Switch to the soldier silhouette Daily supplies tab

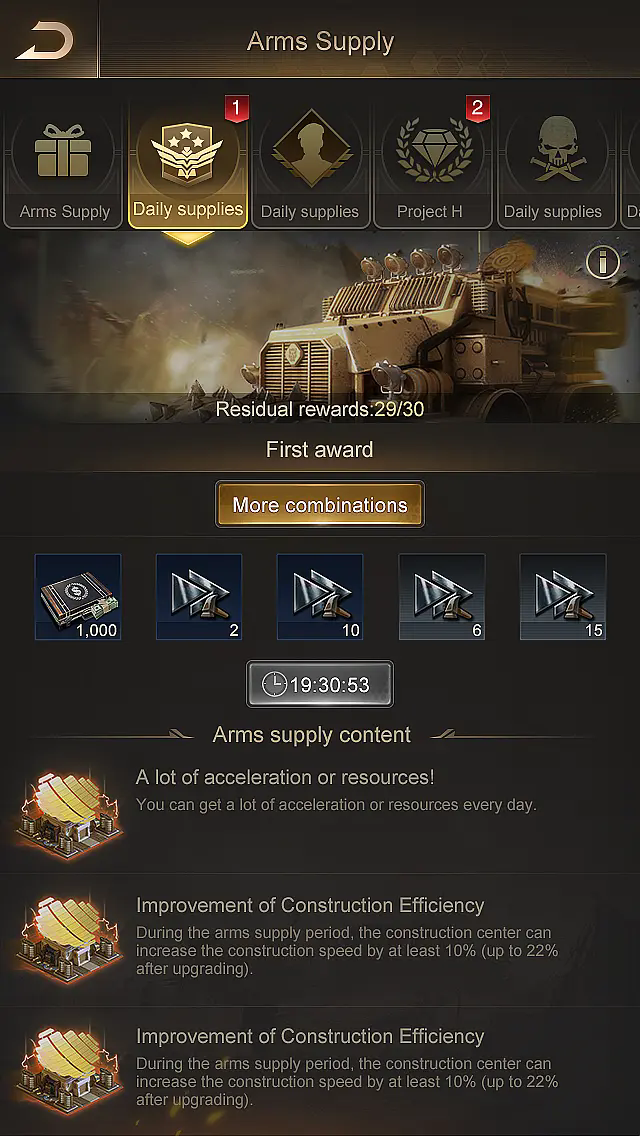pyautogui.click(x=310, y=167)
